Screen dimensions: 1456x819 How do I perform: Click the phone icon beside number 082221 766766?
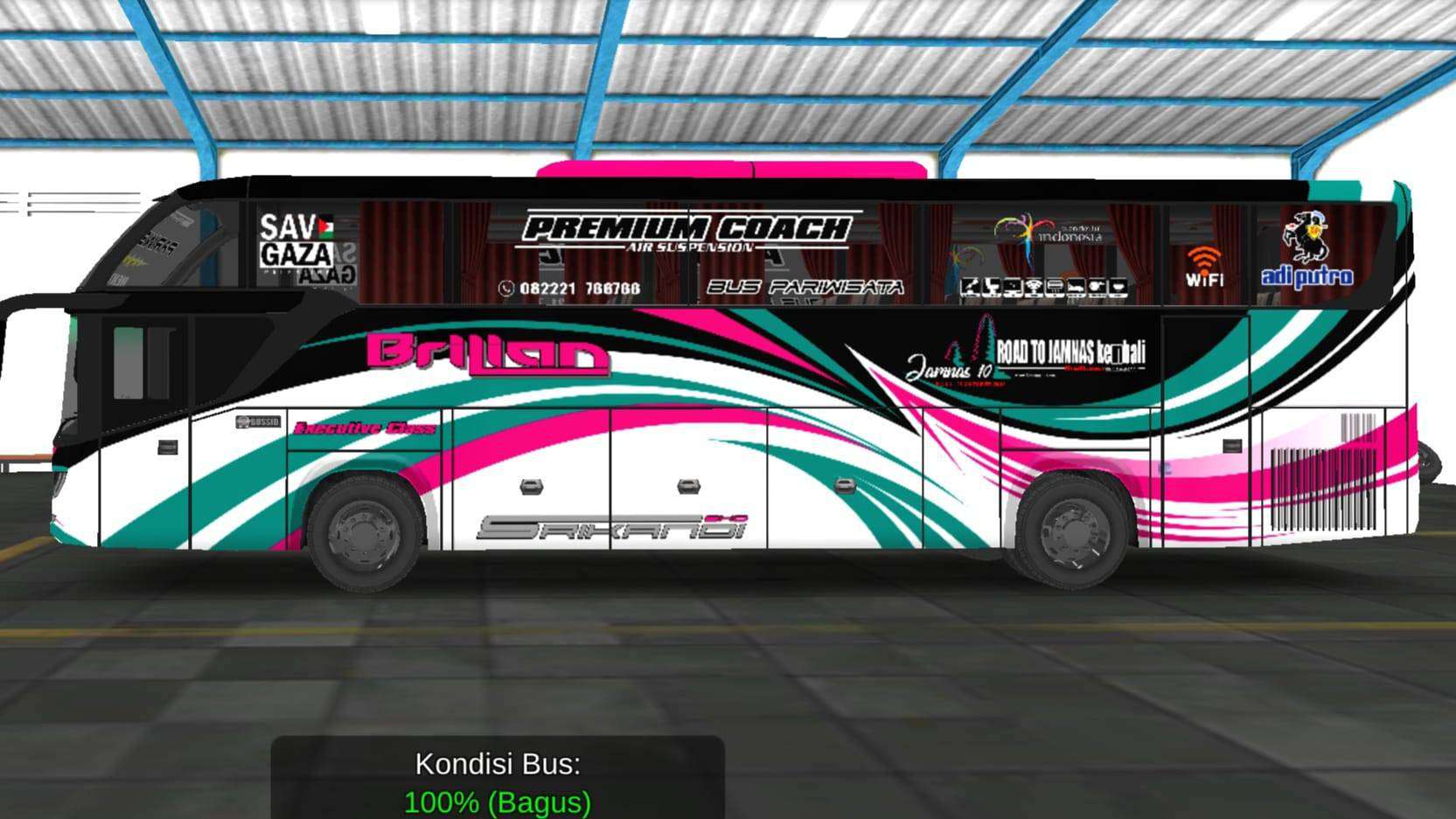click(x=505, y=285)
